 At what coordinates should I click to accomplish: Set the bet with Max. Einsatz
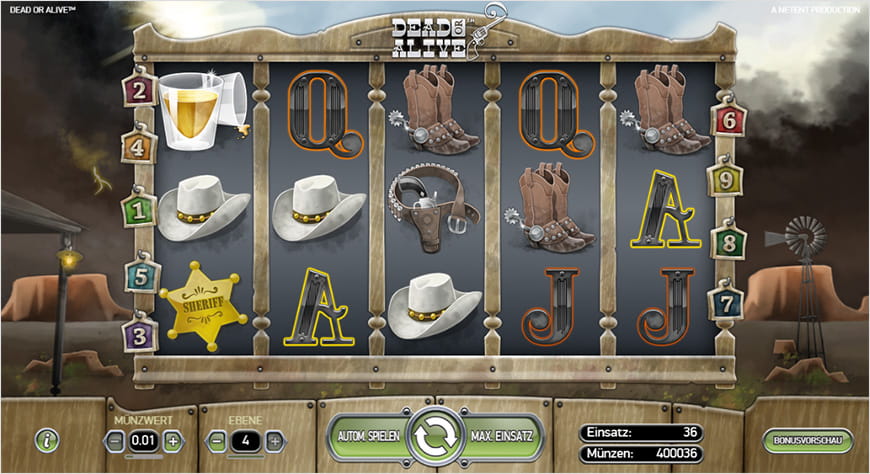[x=503, y=437]
